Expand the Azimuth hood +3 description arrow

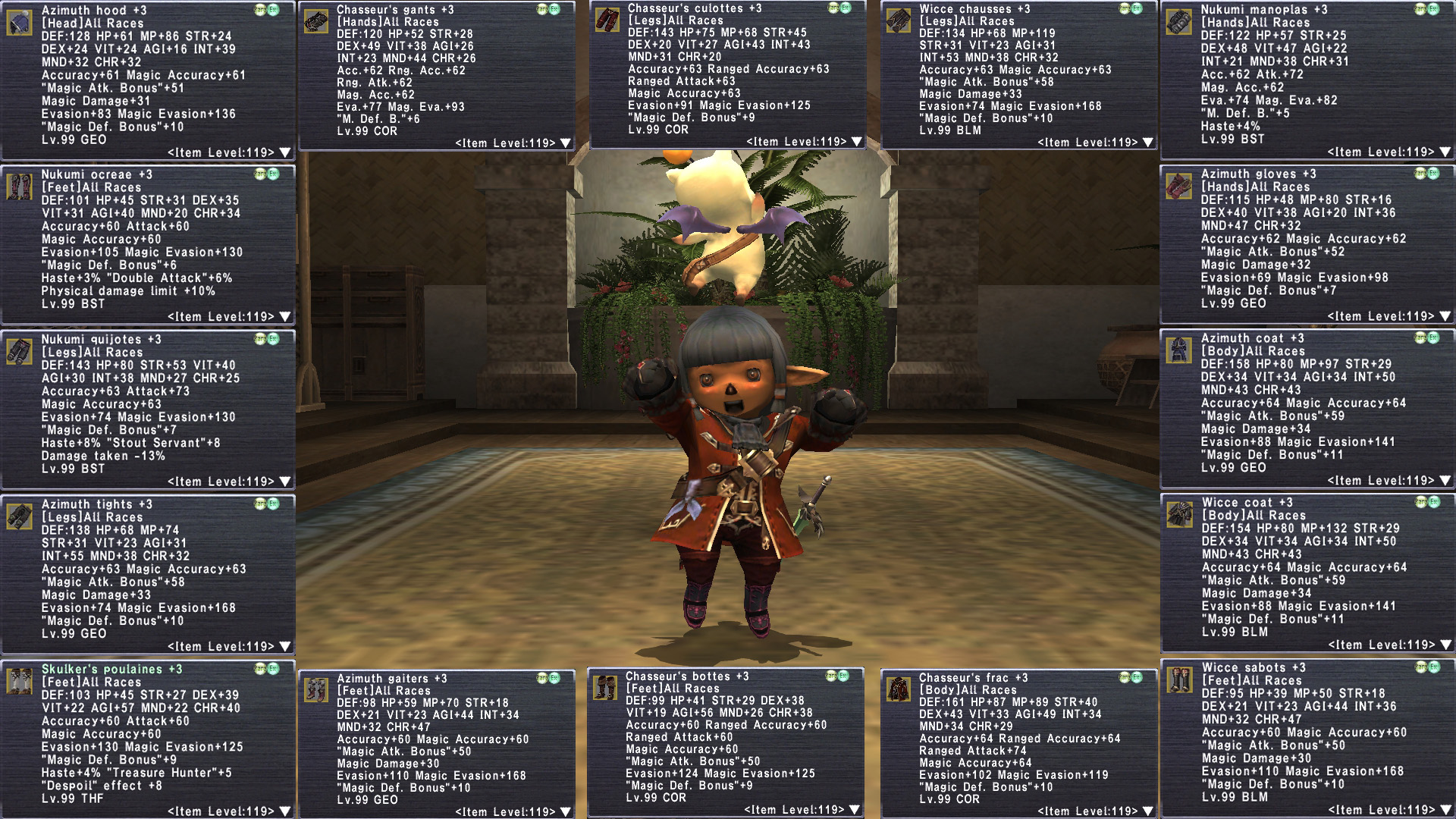(x=285, y=152)
